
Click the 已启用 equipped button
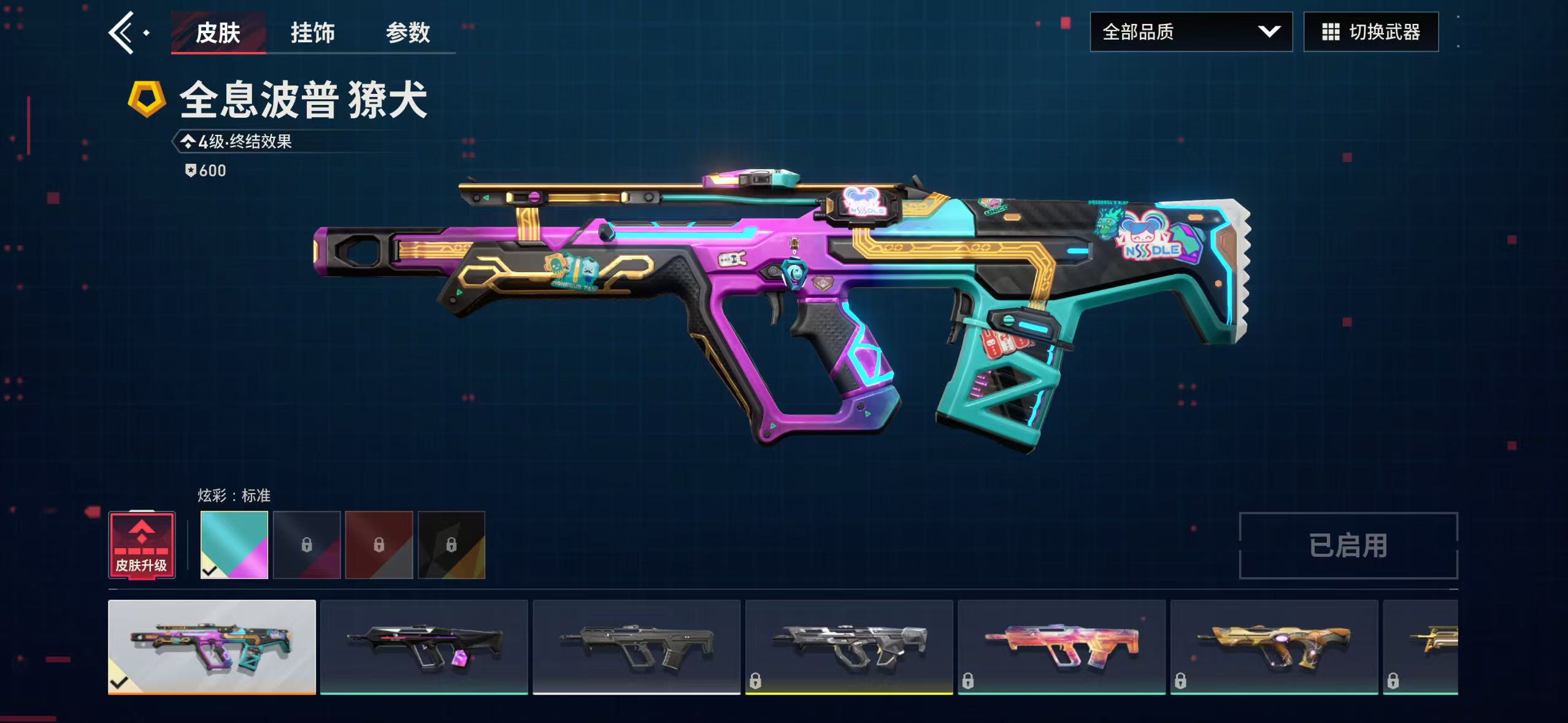coord(1348,545)
